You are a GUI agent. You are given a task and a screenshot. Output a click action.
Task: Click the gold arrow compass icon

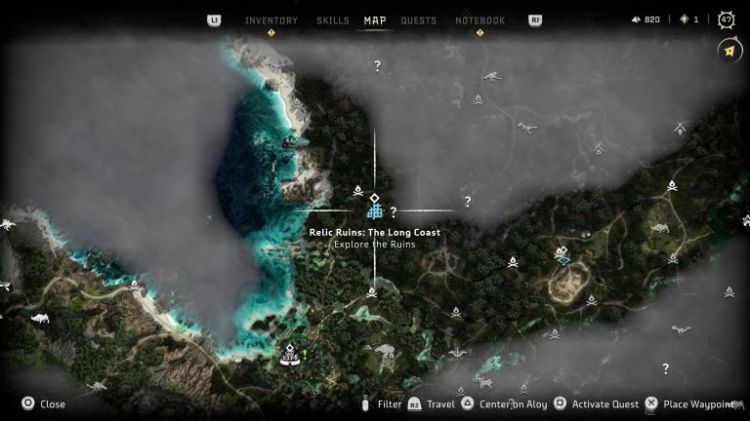pyautogui.click(x=727, y=50)
